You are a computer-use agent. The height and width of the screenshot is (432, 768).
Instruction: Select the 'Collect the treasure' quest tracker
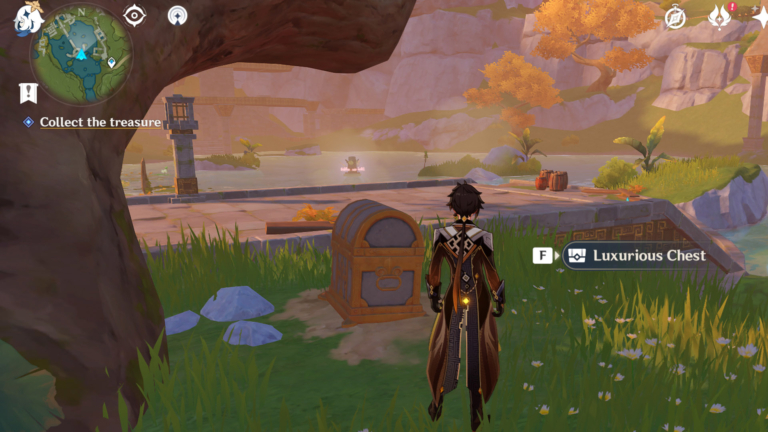coord(100,122)
